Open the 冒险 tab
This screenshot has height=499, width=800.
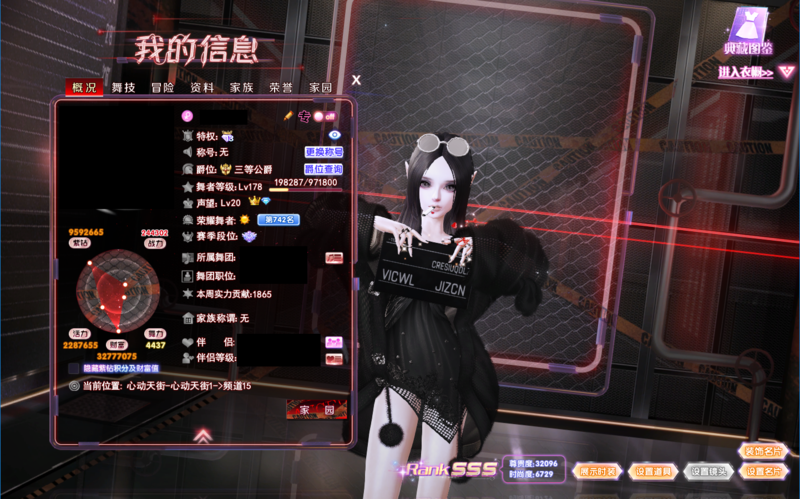(x=163, y=88)
